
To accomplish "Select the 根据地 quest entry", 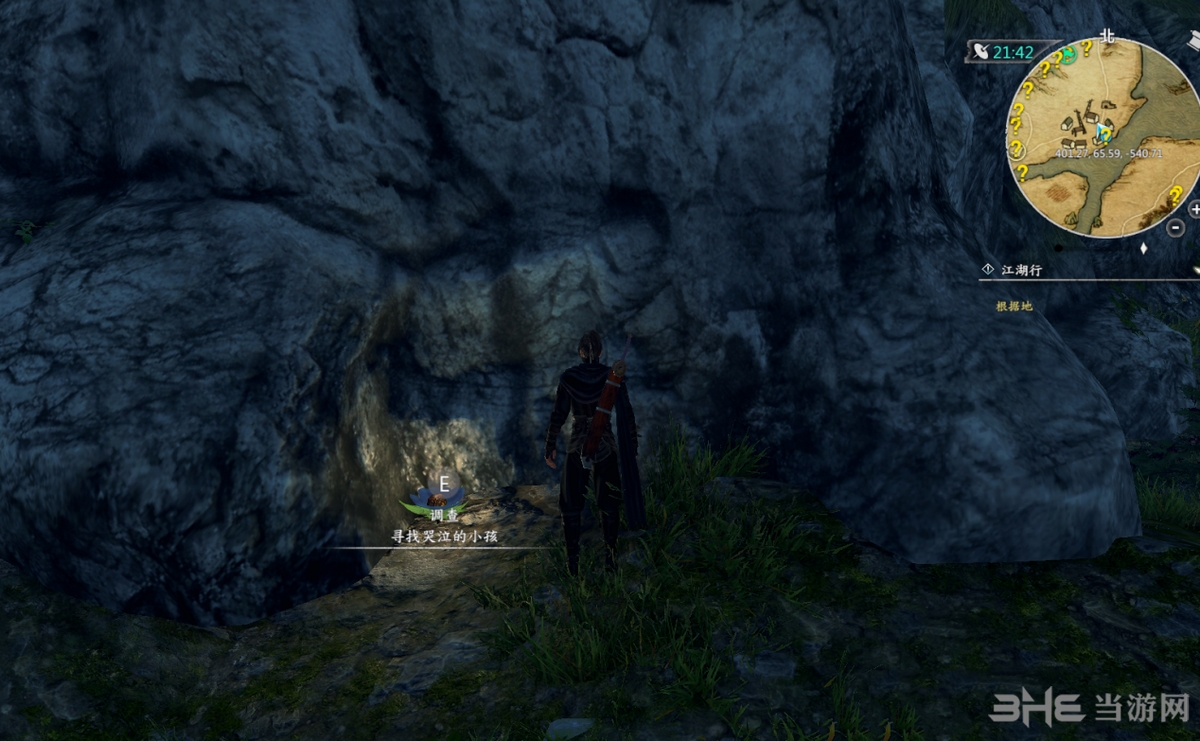I will [x=1014, y=306].
